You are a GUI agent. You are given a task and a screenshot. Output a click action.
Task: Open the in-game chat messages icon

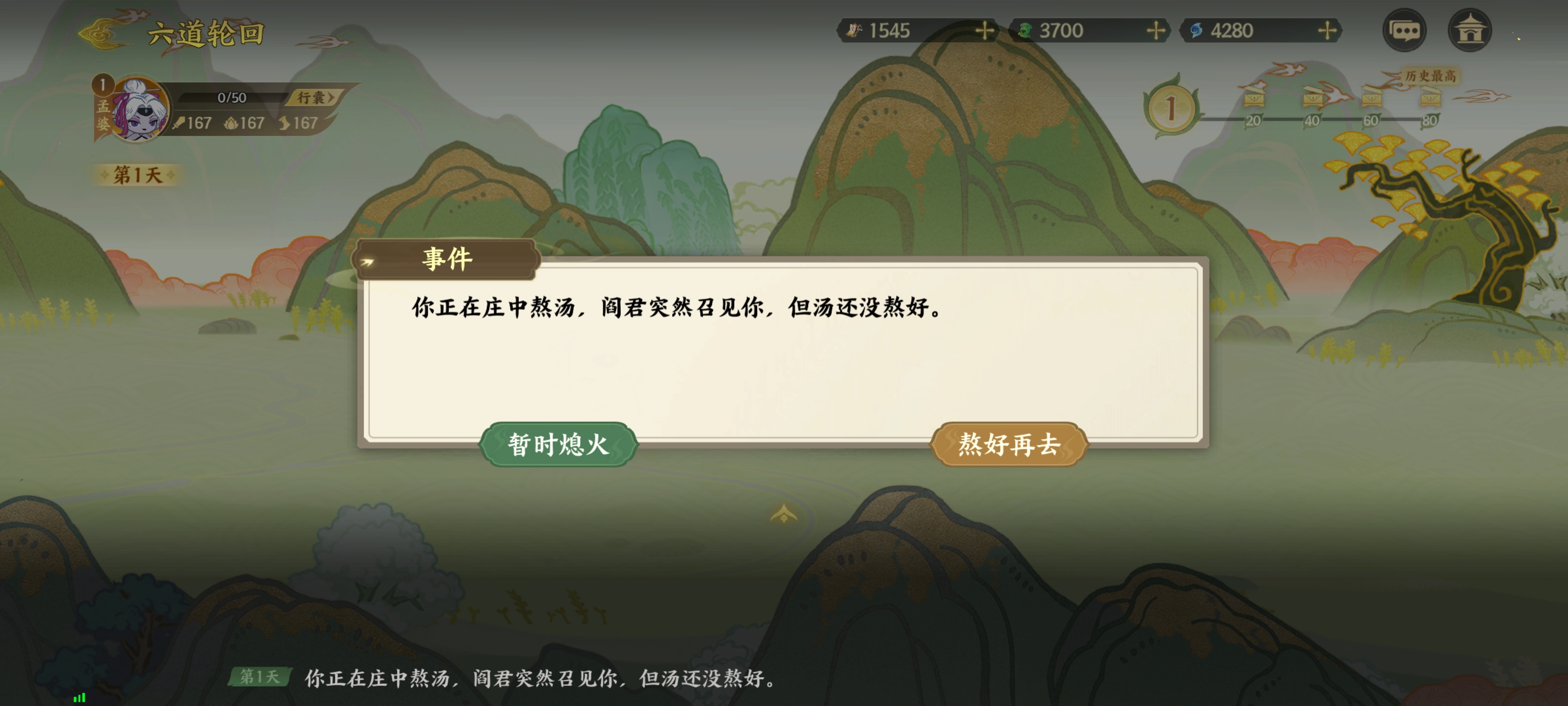(x=1405, y=29)
